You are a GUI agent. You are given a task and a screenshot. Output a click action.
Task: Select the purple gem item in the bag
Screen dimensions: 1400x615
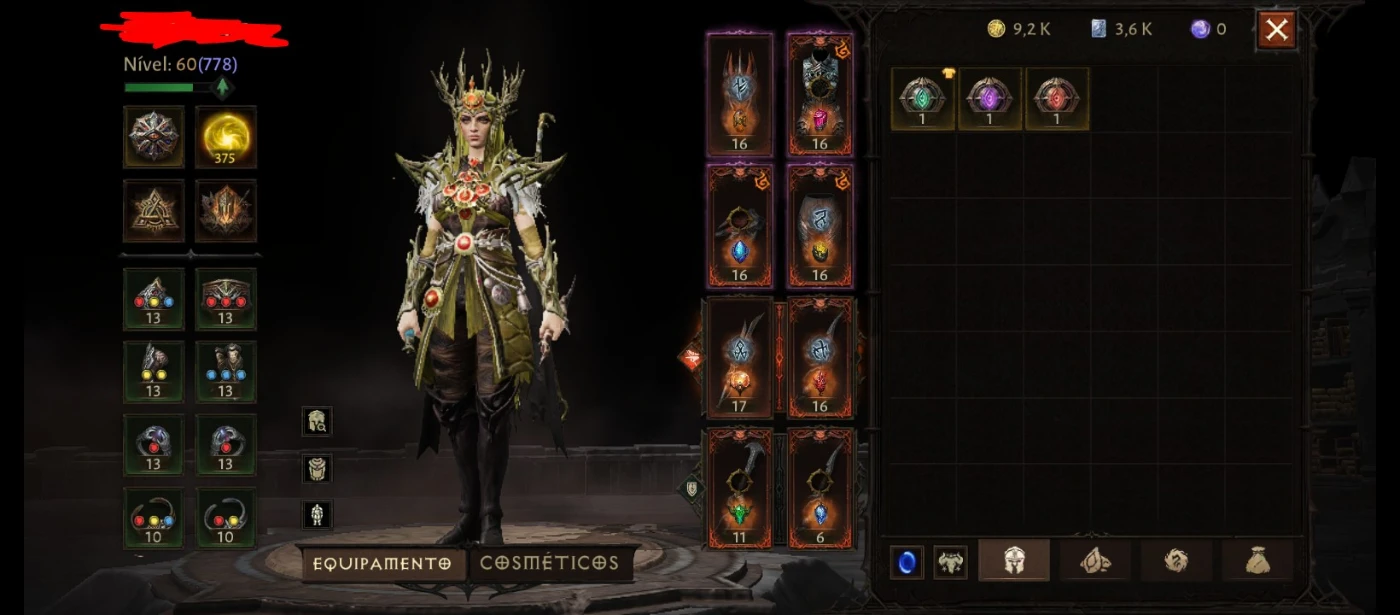990,98
